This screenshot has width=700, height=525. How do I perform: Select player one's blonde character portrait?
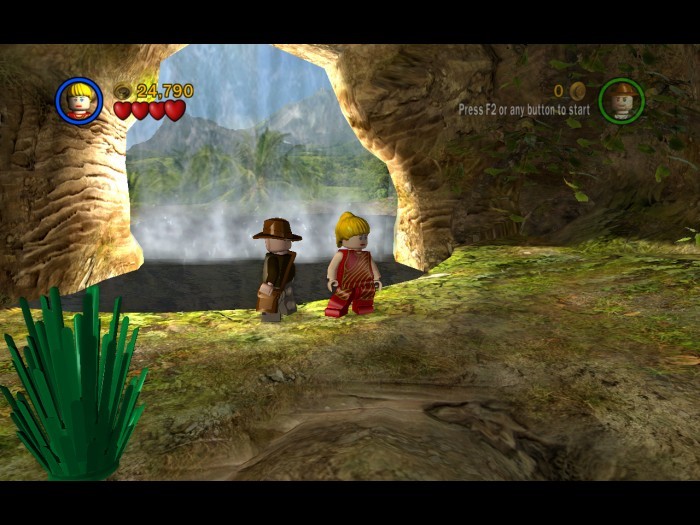79,101
